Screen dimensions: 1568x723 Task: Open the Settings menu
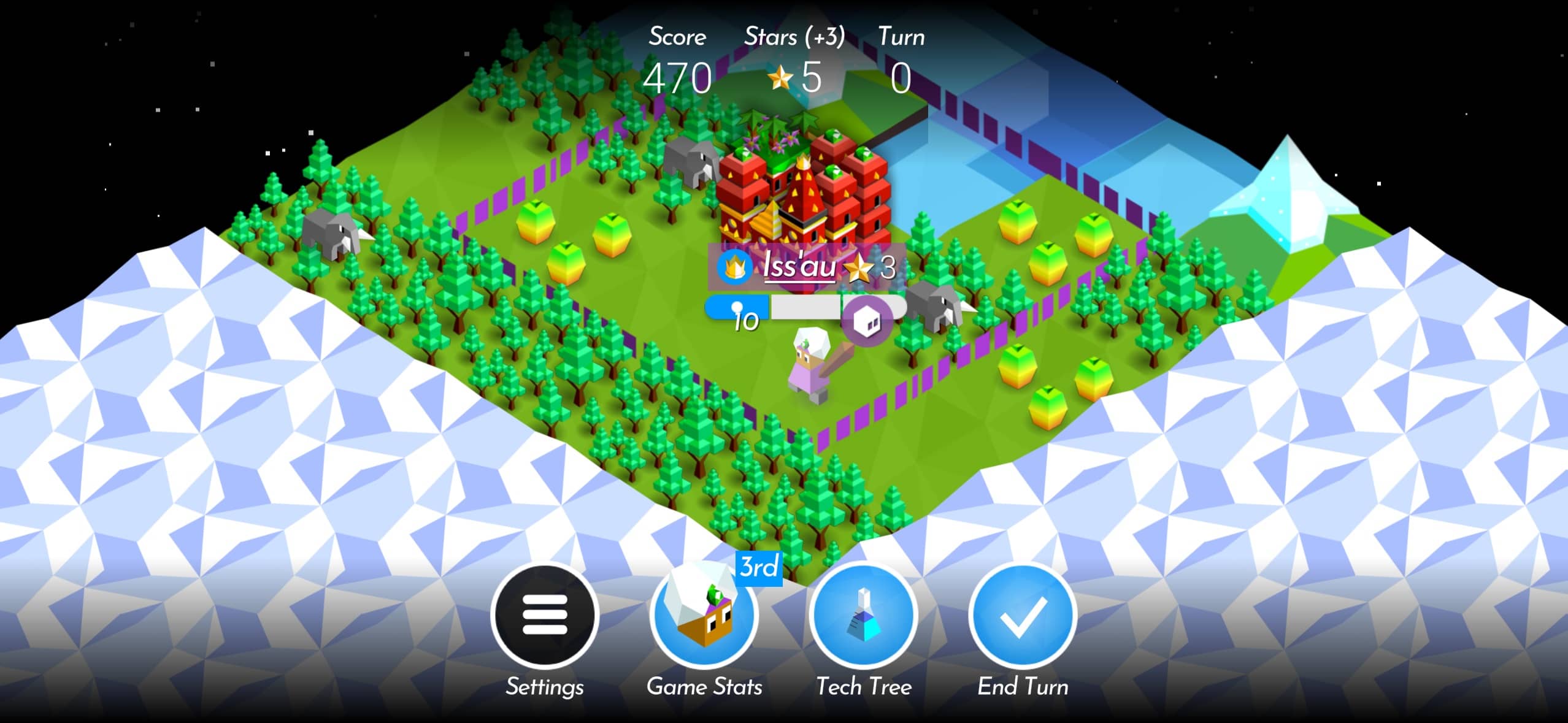click(x=544, y=615)
